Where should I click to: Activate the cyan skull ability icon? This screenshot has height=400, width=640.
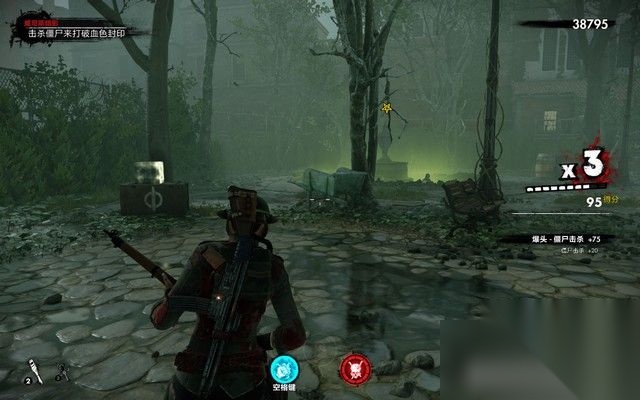(x=285, y=366)
